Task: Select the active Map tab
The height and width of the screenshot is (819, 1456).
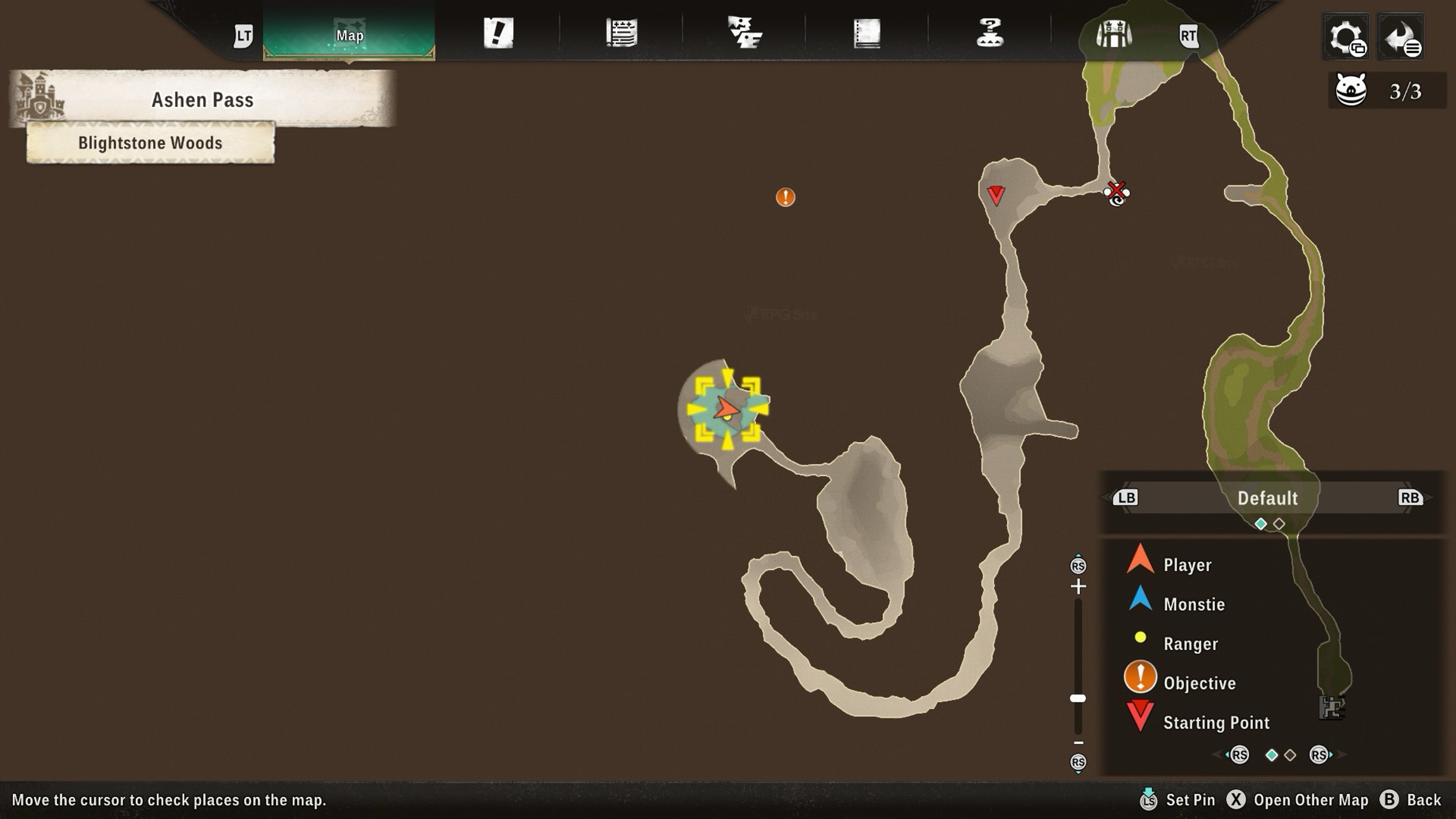Action: (x=349, y=35)
